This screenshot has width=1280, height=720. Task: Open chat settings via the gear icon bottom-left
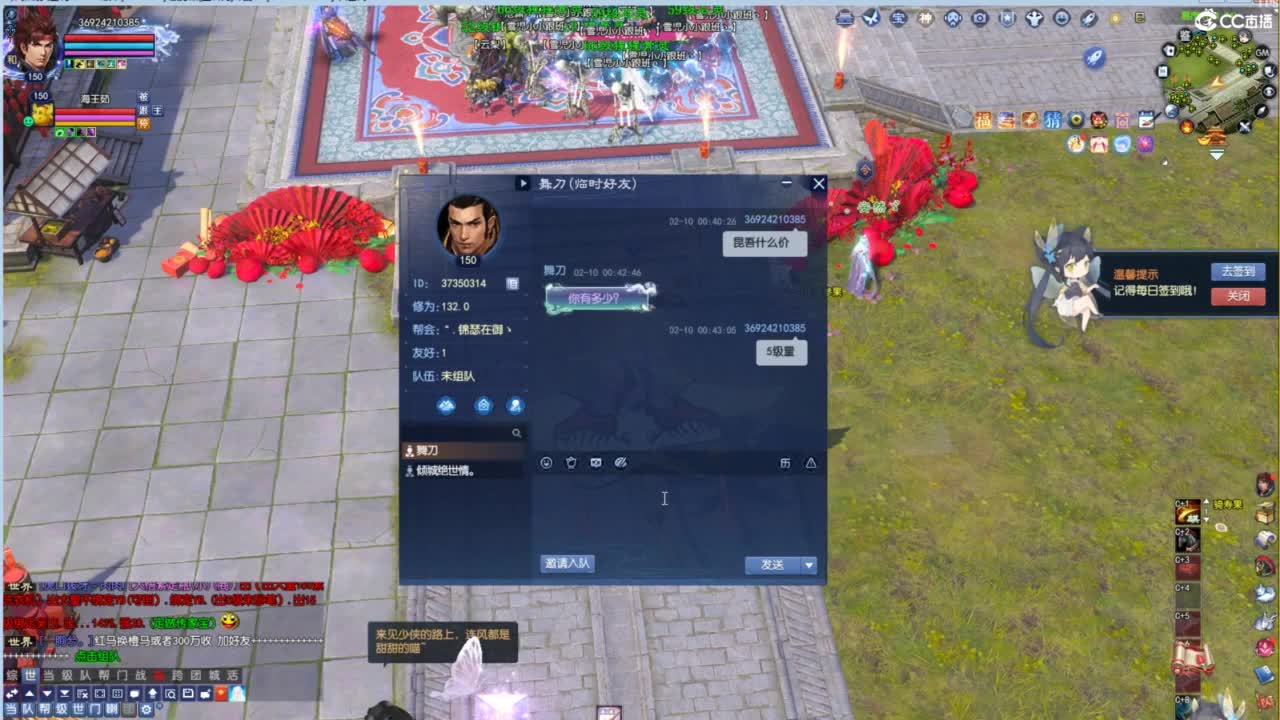(145, 708)
